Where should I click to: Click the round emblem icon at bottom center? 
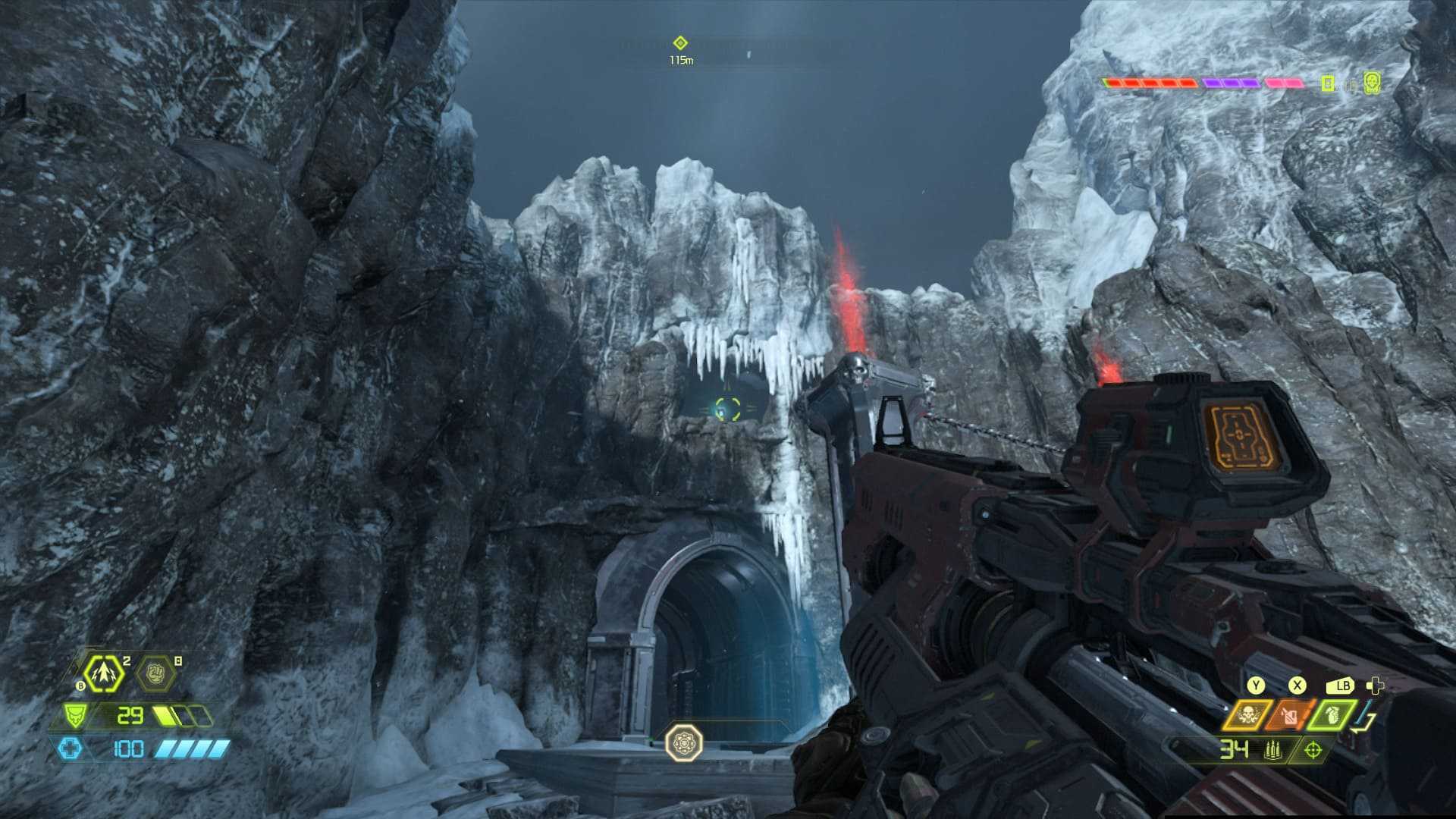click(683, 742)
